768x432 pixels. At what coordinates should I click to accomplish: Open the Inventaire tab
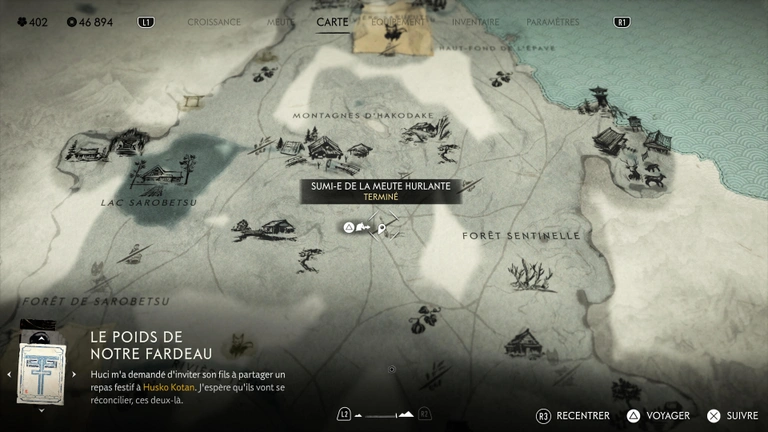[475, 22]
